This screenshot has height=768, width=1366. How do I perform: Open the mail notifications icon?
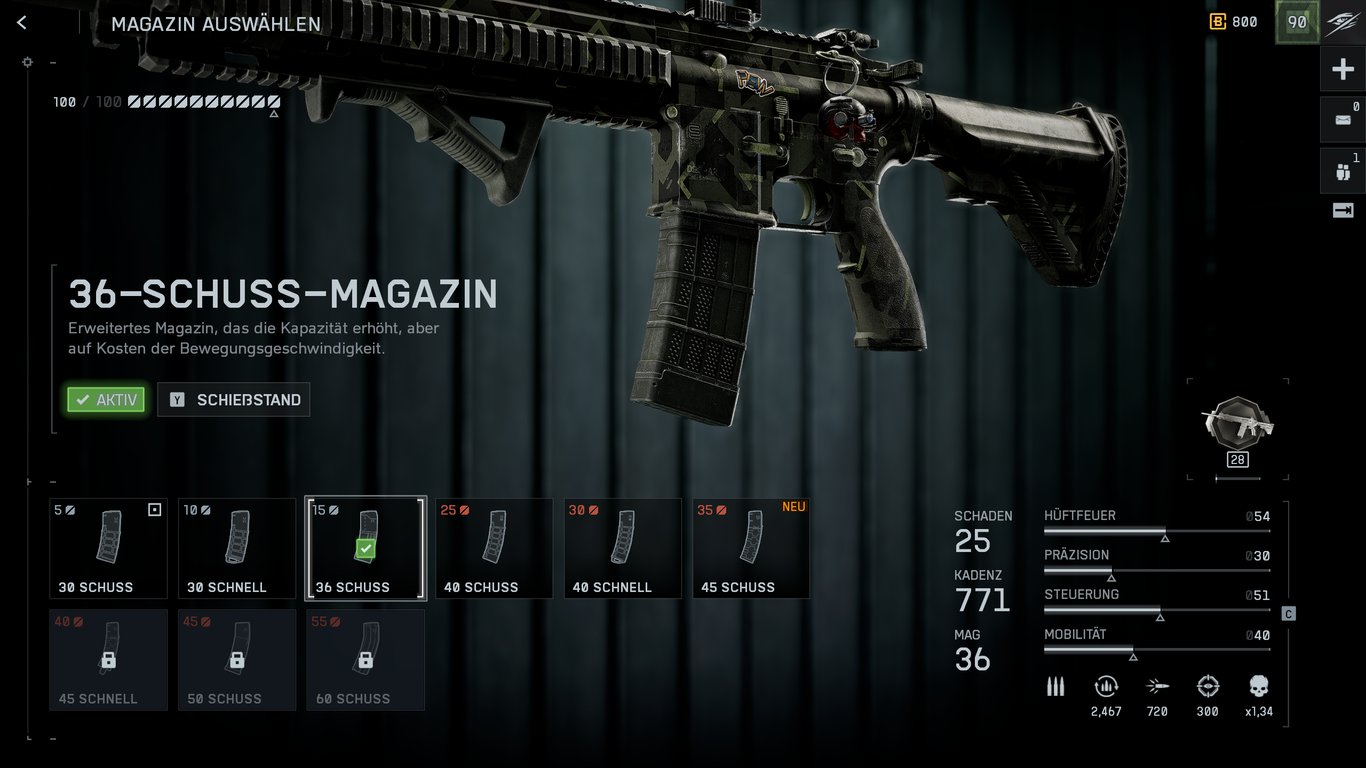pyautogui.click(x=1343, y=120)
